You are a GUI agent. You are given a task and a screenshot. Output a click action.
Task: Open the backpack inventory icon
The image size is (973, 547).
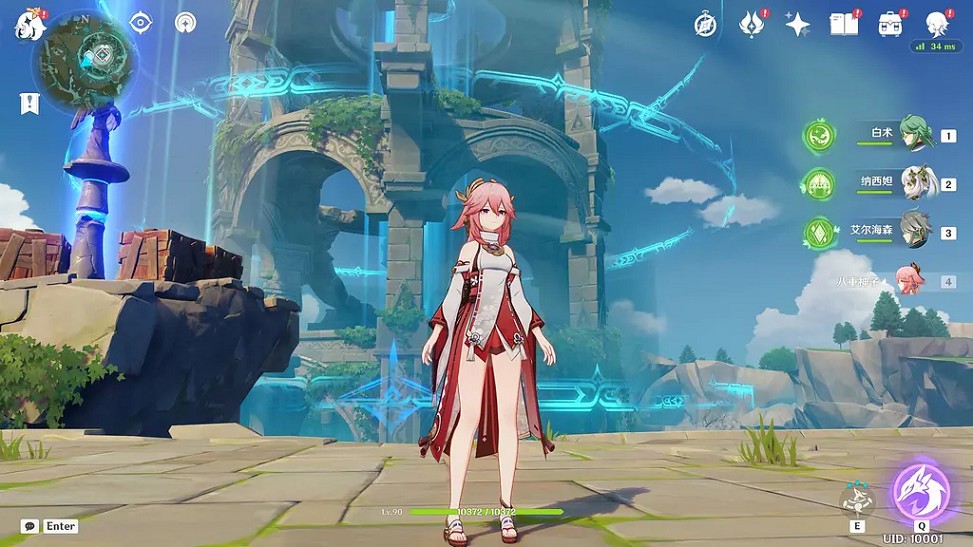[x=890, y=24]
